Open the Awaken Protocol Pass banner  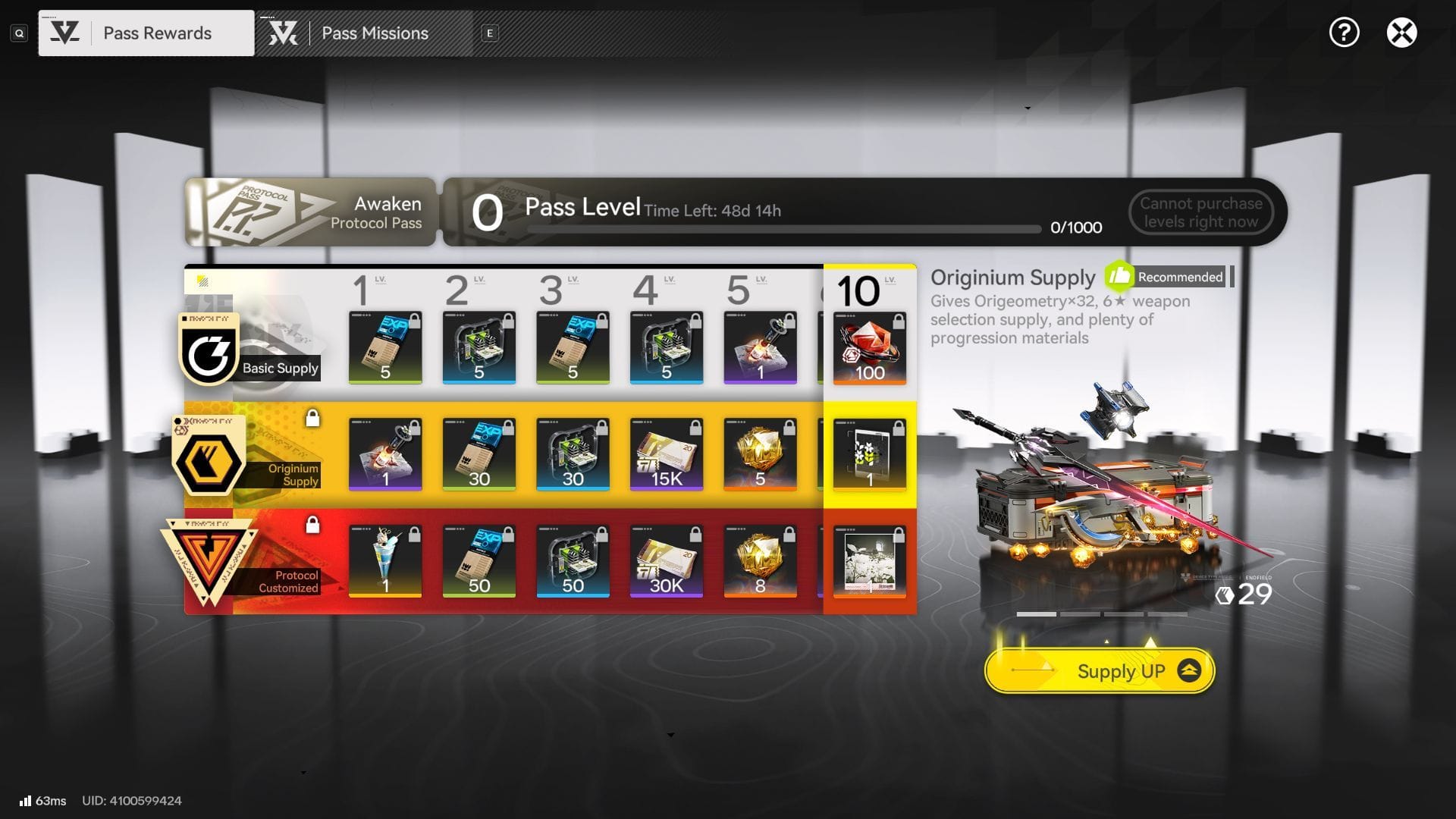point(310,212)
